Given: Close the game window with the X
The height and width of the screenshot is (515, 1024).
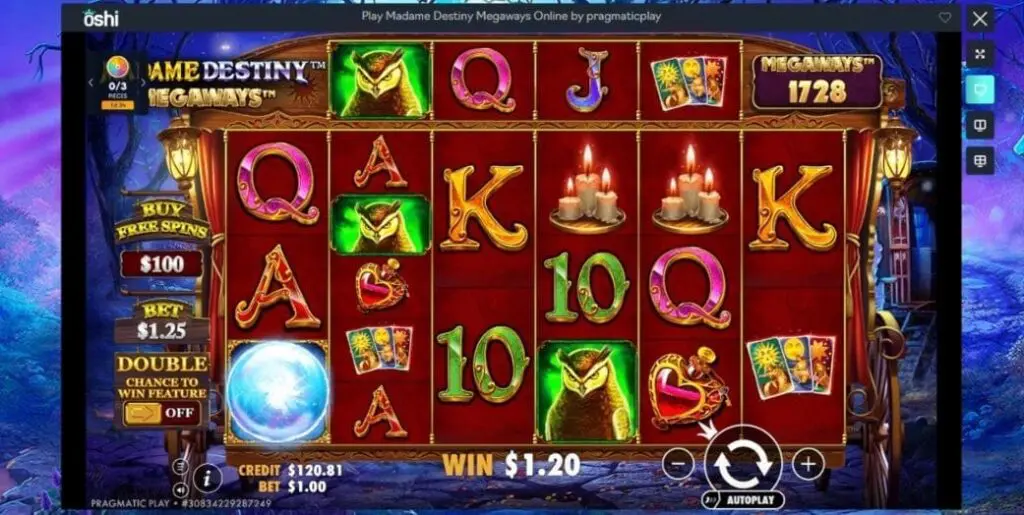Looking at the screenshot, I should point(980,18).
